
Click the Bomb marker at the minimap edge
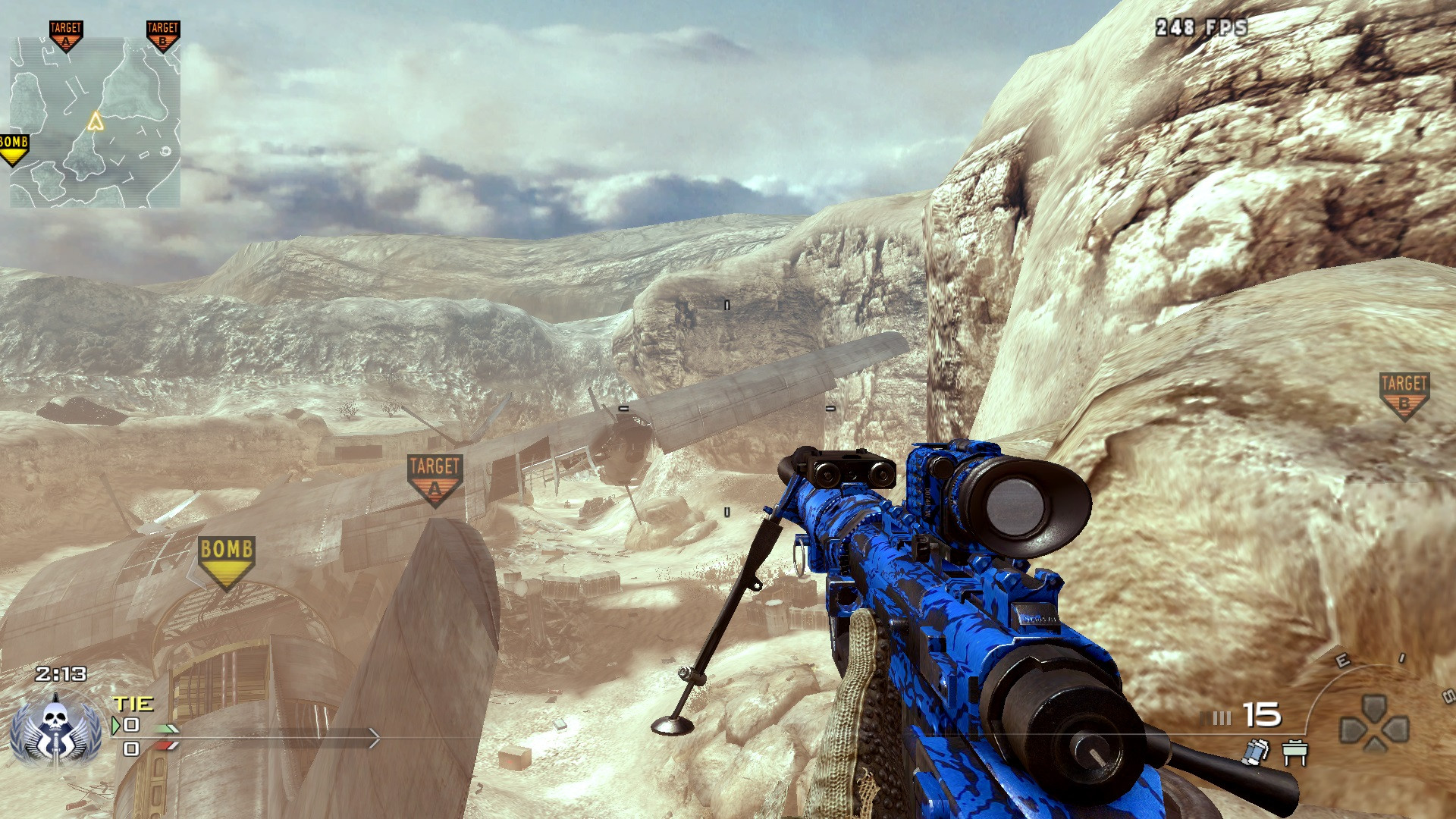click(x=14, y=149)
